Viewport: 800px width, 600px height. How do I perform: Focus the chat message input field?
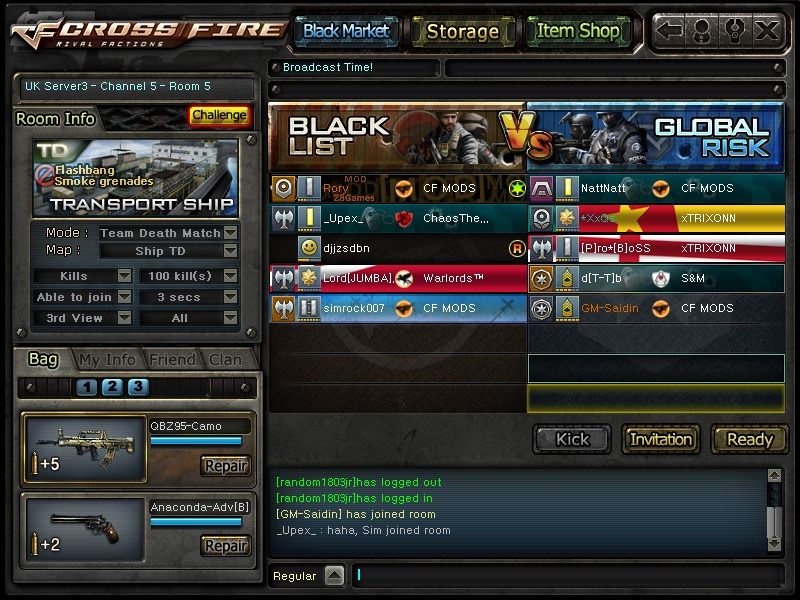[x=565, y=575]
